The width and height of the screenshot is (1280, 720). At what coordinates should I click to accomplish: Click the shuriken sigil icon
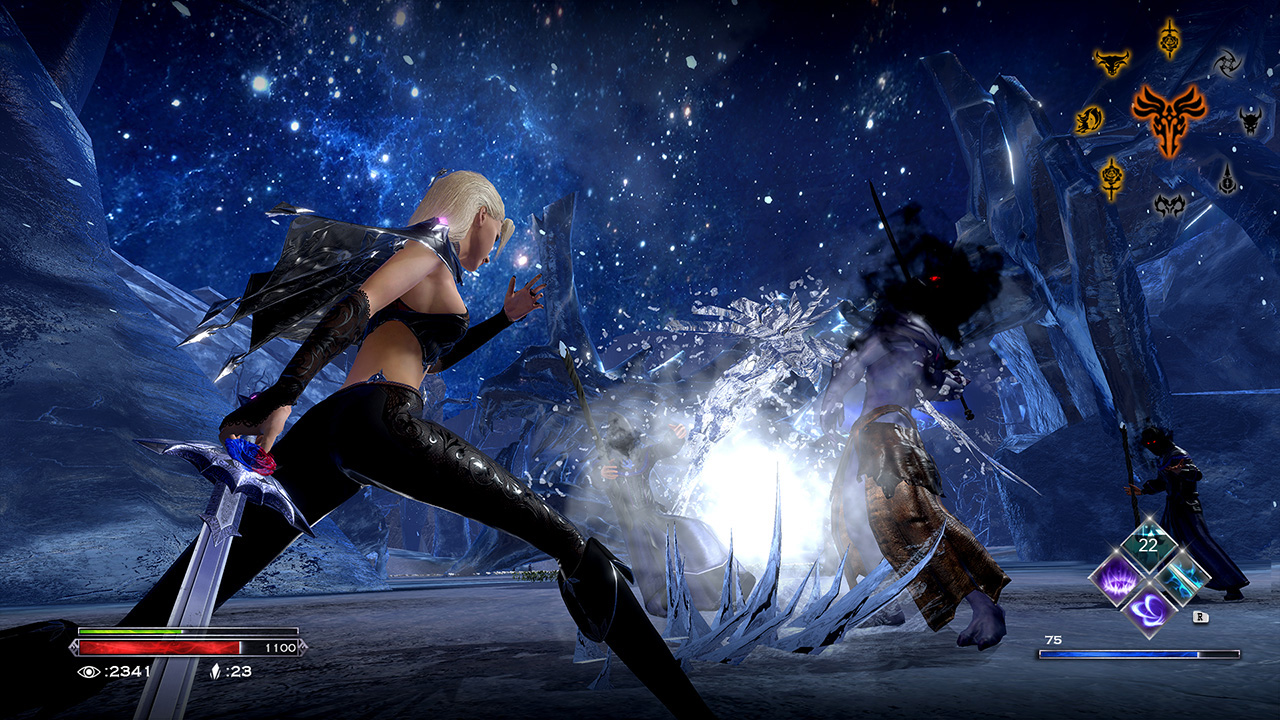pyautogui.click(x=1228, y=62)
